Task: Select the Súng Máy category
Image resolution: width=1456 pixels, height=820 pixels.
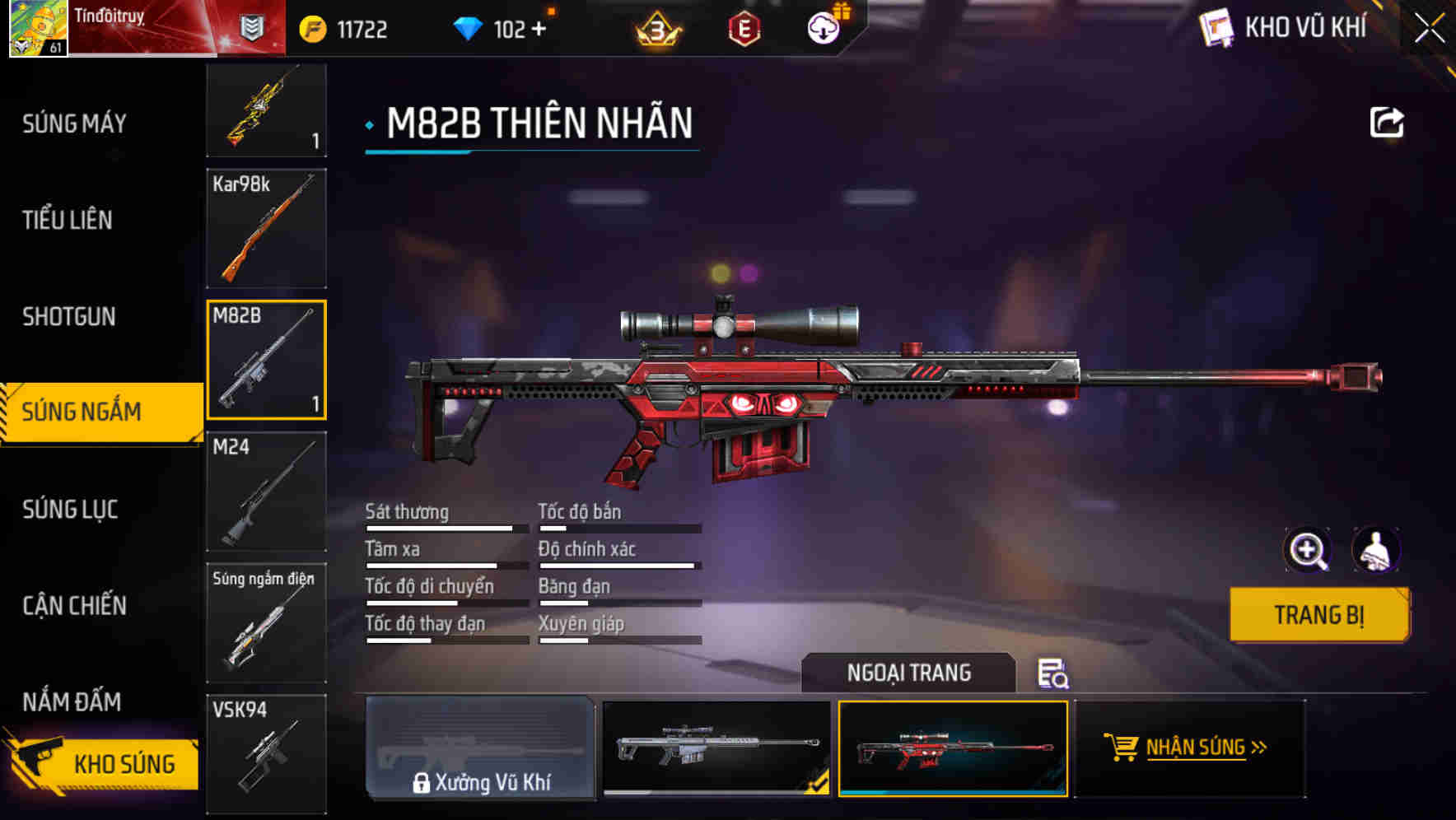Action: tap(72, 123)
